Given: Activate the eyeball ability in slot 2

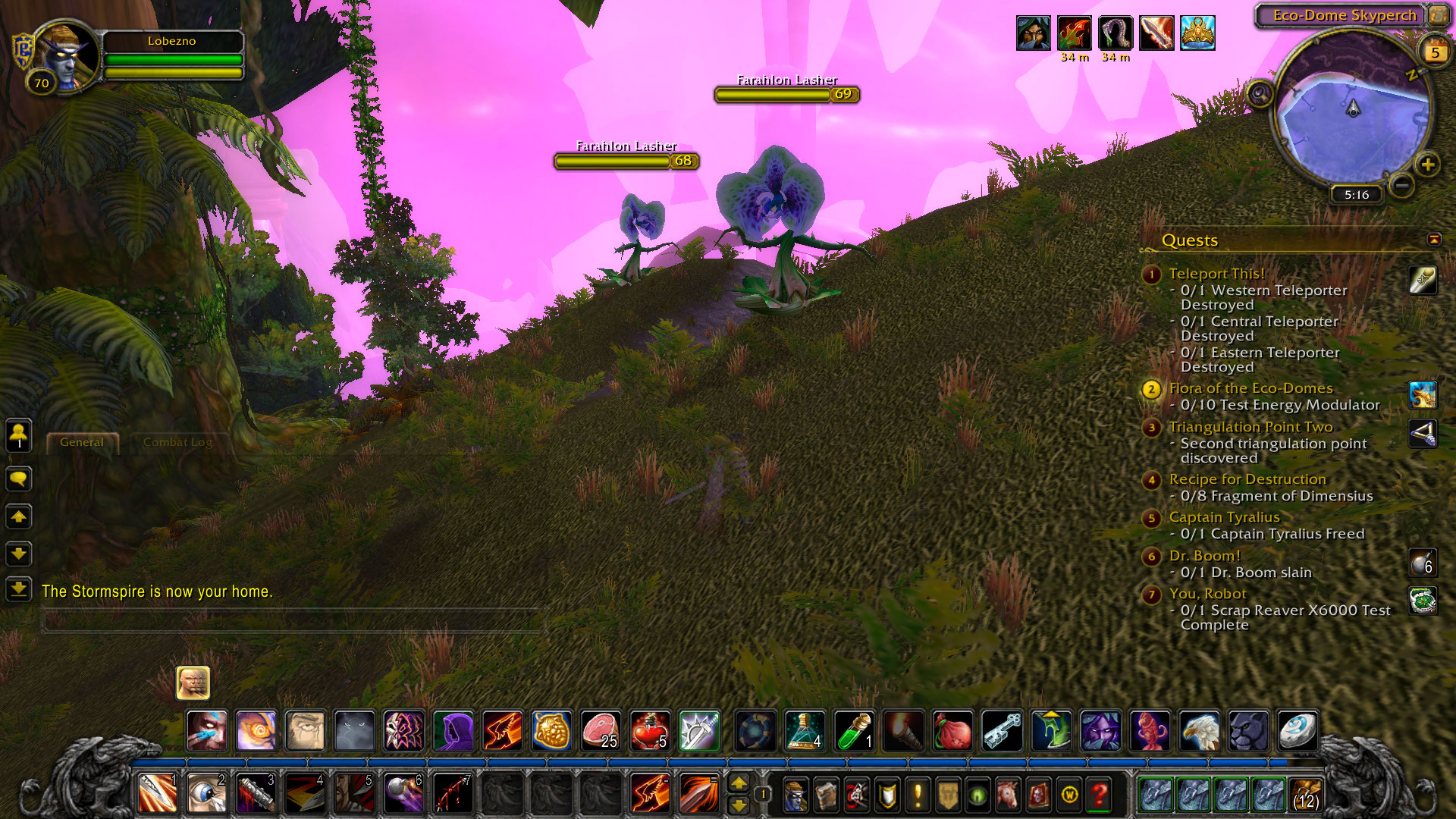Looking at the screenshot, I should coord(206,793).
